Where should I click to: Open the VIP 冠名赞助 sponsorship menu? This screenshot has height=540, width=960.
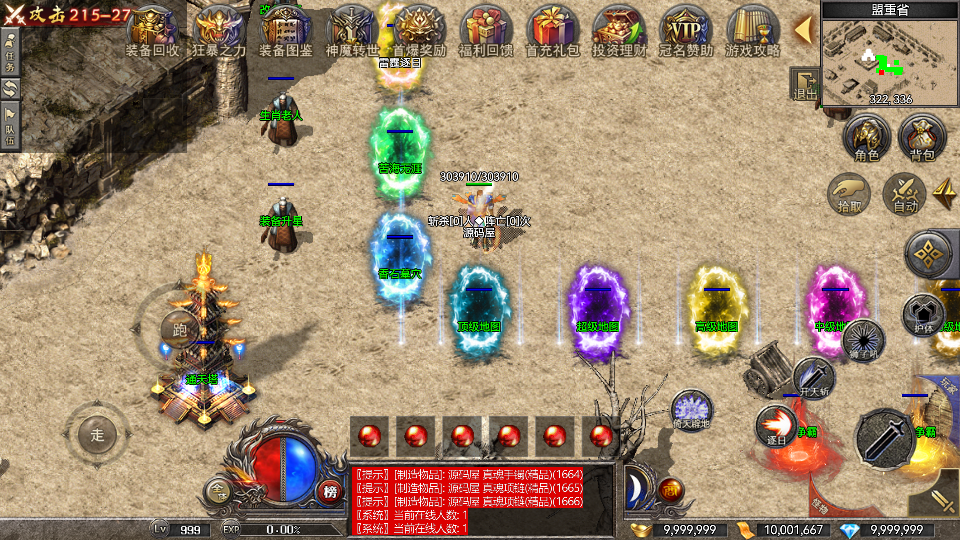click(x=685, y=30)
